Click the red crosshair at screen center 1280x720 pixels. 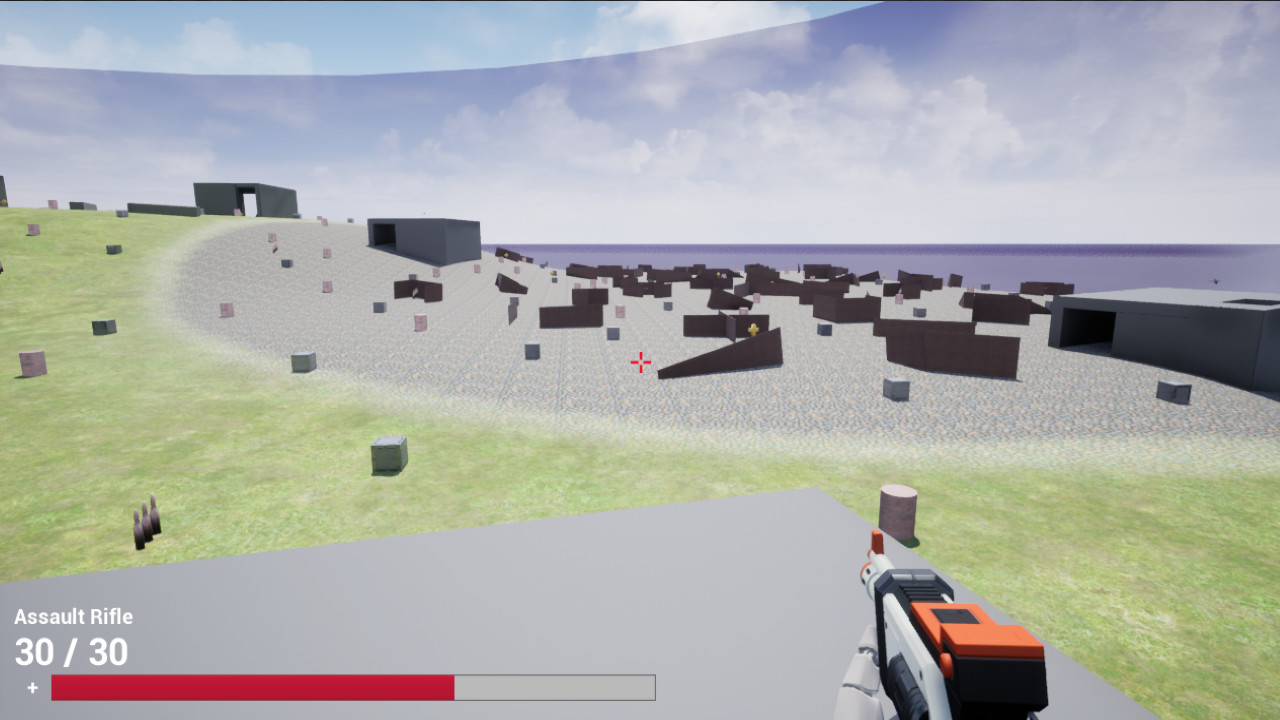click(640, 362)
